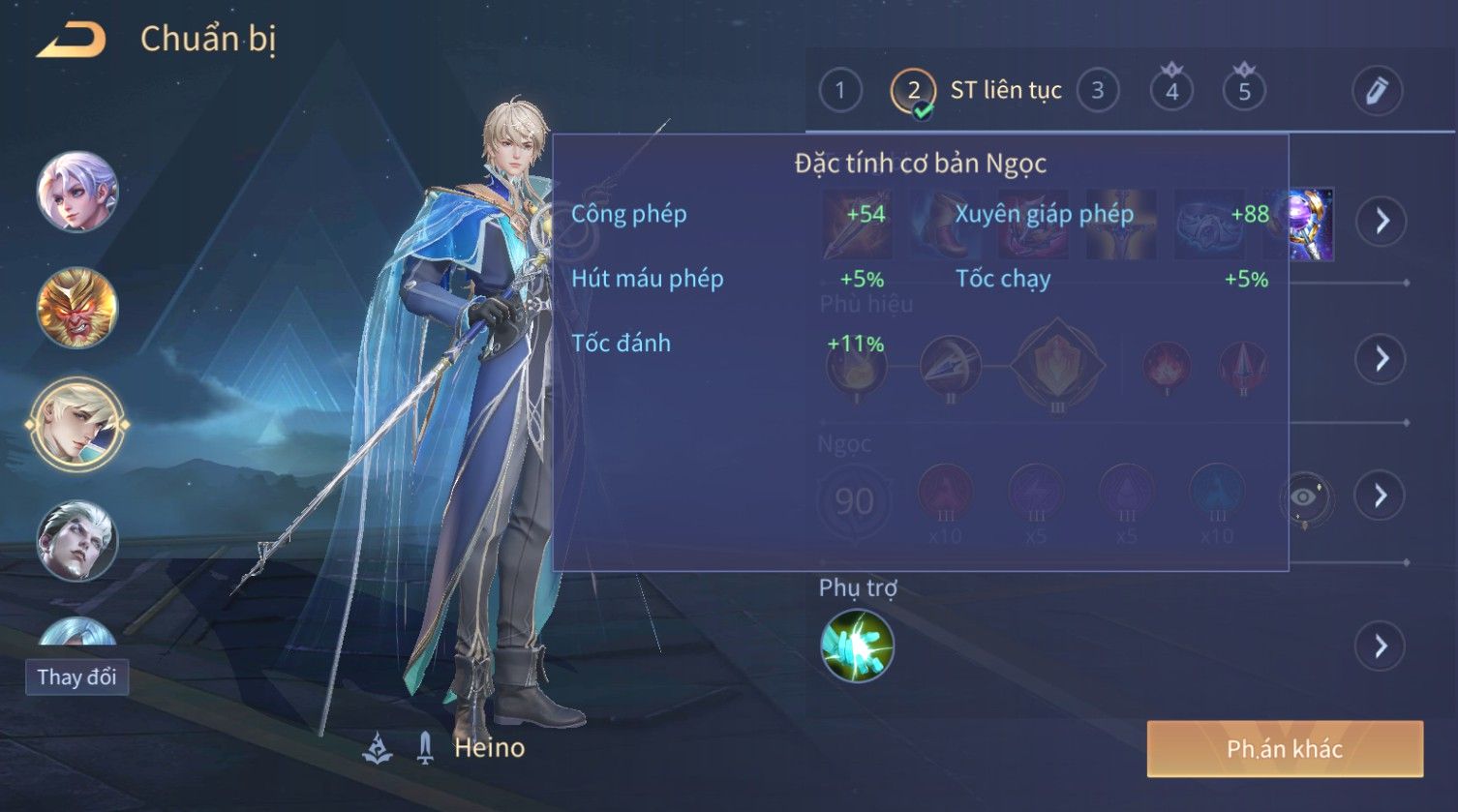
Task: Switch to loadout preset 1
Action: pos(839,91)
